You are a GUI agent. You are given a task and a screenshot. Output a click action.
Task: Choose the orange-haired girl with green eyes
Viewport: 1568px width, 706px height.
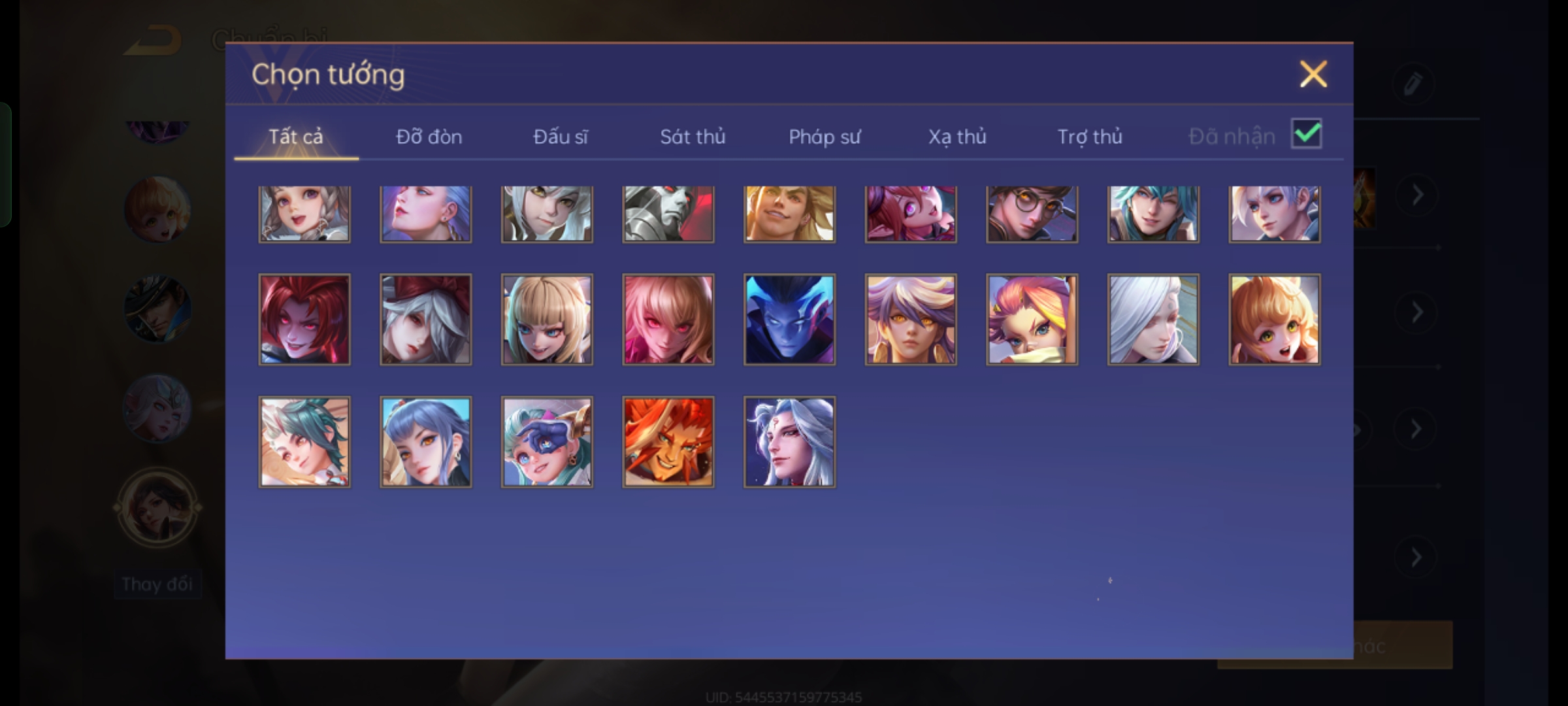point(1274,320)
